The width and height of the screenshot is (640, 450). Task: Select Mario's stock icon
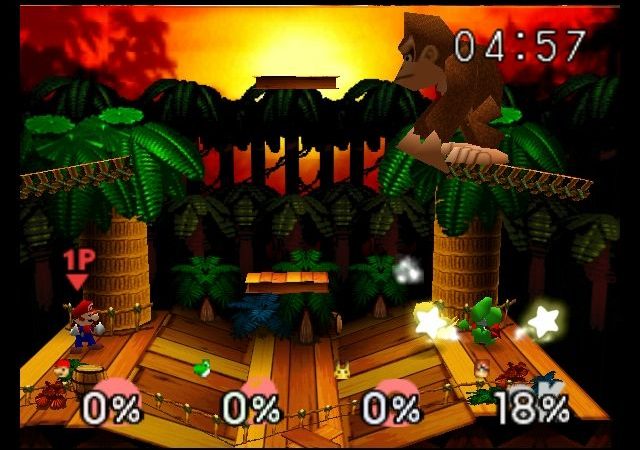(x=63, y=367)
